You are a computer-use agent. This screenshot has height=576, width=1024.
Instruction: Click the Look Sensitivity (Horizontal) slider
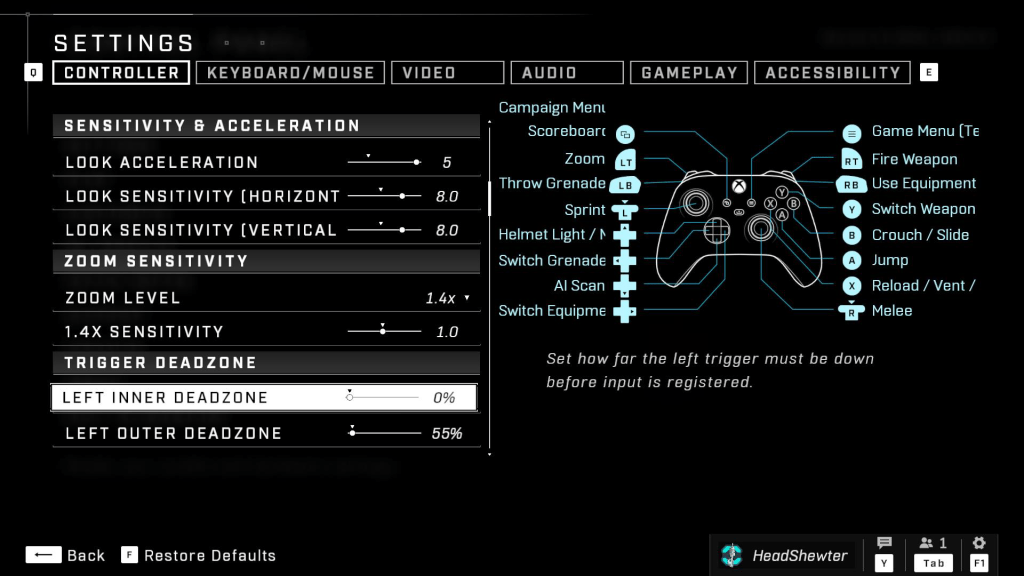tap(384, 196)
